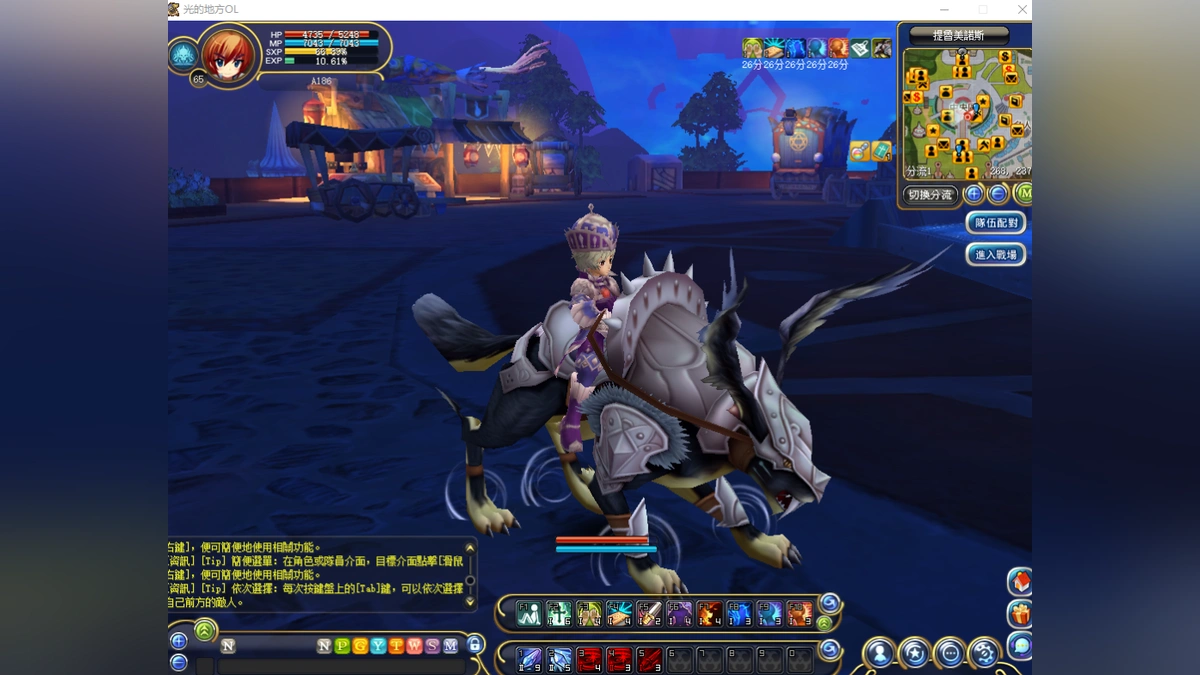
Task: Open the character silhouette menu button
Action: click(879, 653)
